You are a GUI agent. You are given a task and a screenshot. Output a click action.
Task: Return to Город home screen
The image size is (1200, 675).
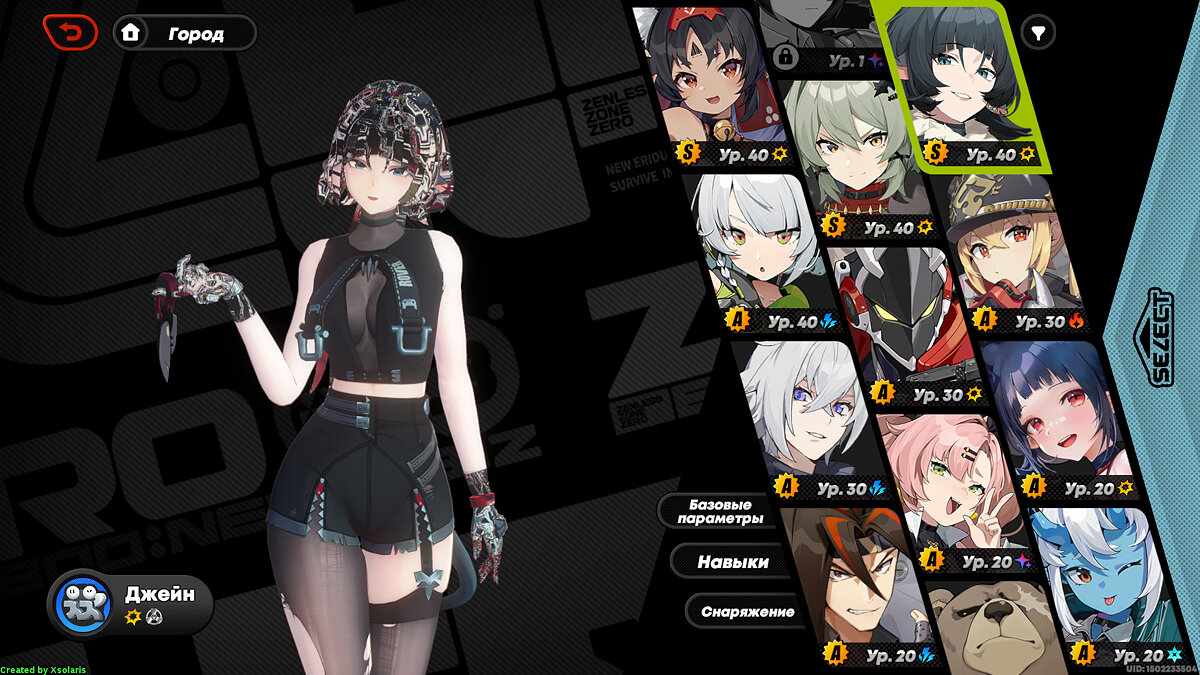185,33
